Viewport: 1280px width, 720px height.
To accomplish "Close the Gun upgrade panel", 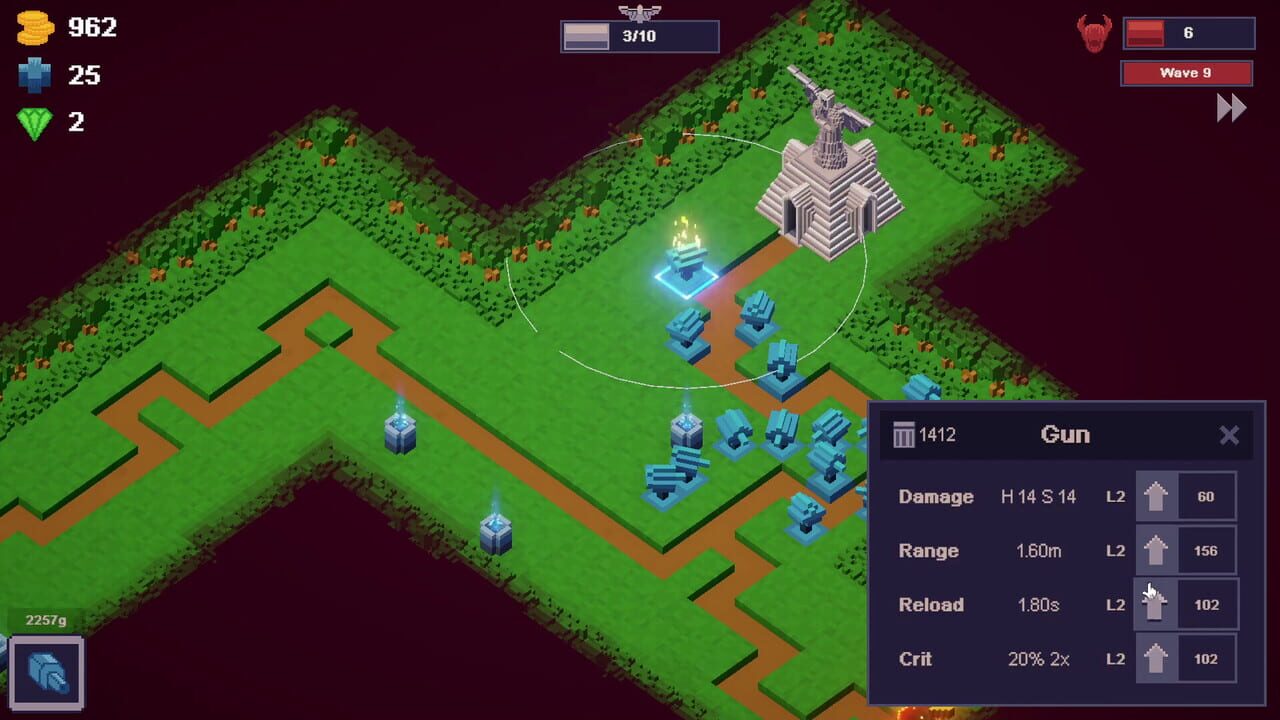I will [1229, 435].
